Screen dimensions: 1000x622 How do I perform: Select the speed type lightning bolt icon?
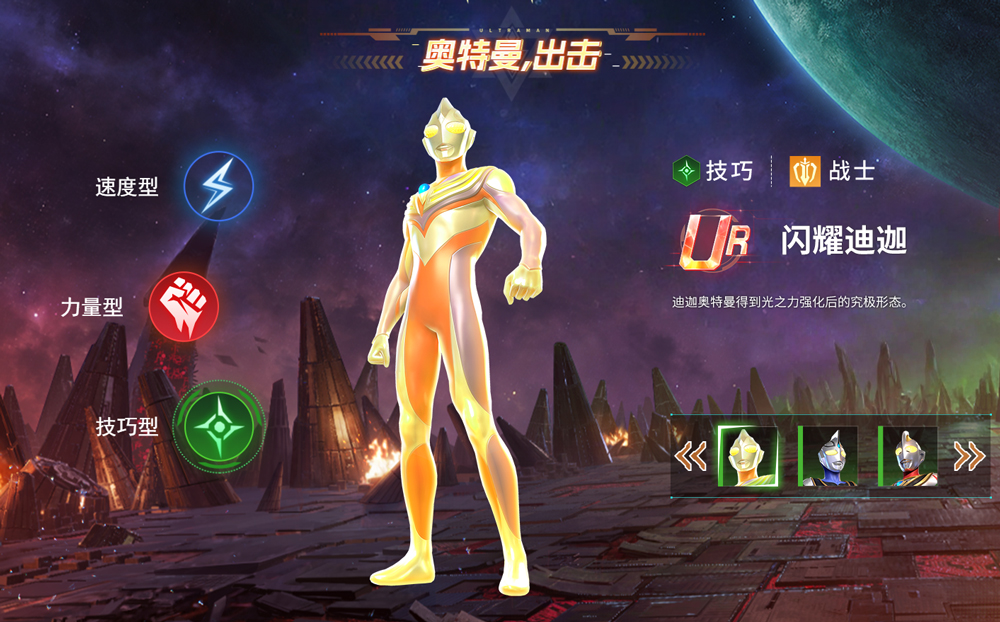click(x=218, y=186)
